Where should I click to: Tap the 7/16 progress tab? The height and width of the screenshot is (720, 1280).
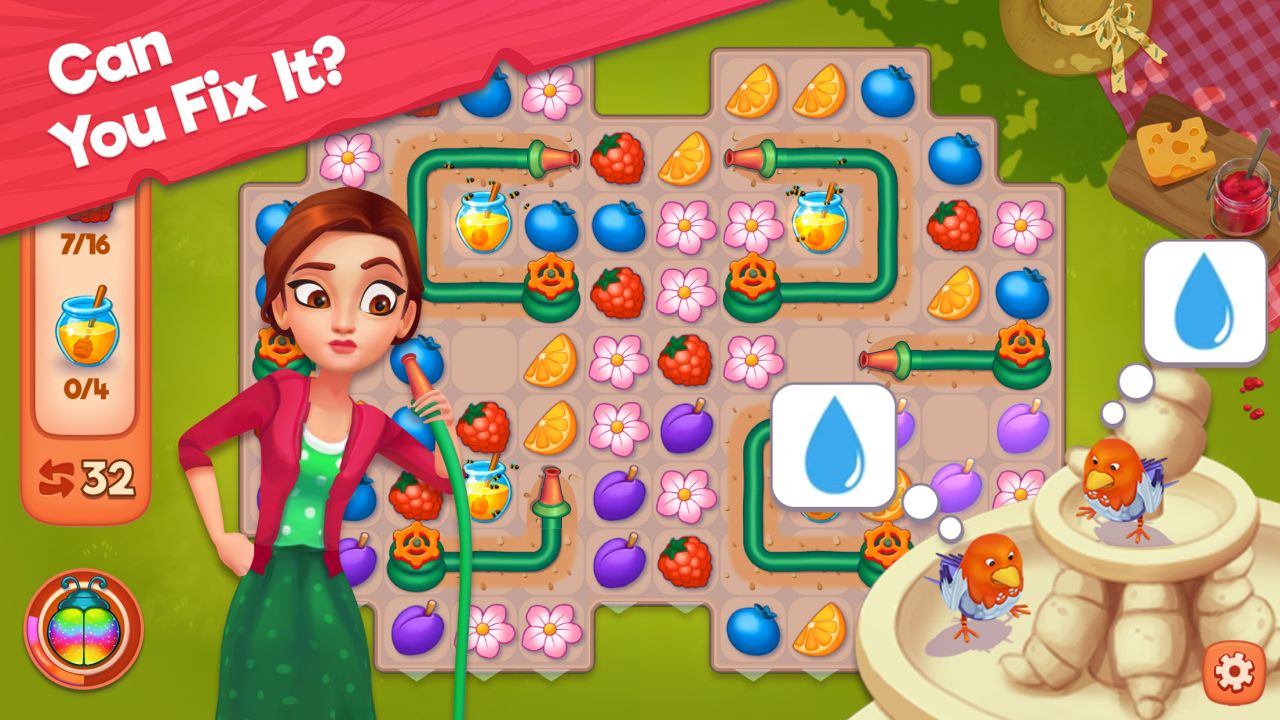[84, 238]
